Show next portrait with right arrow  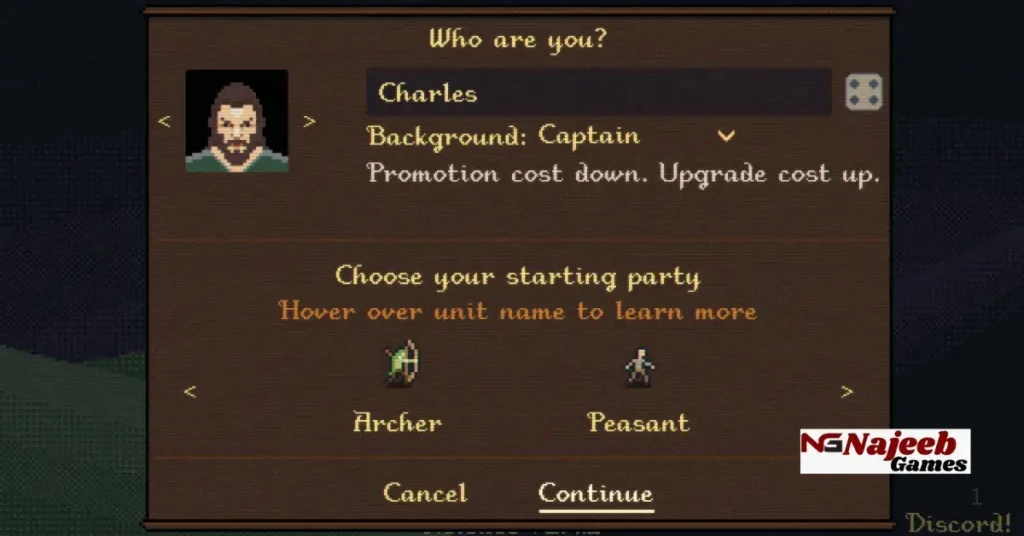309,121
